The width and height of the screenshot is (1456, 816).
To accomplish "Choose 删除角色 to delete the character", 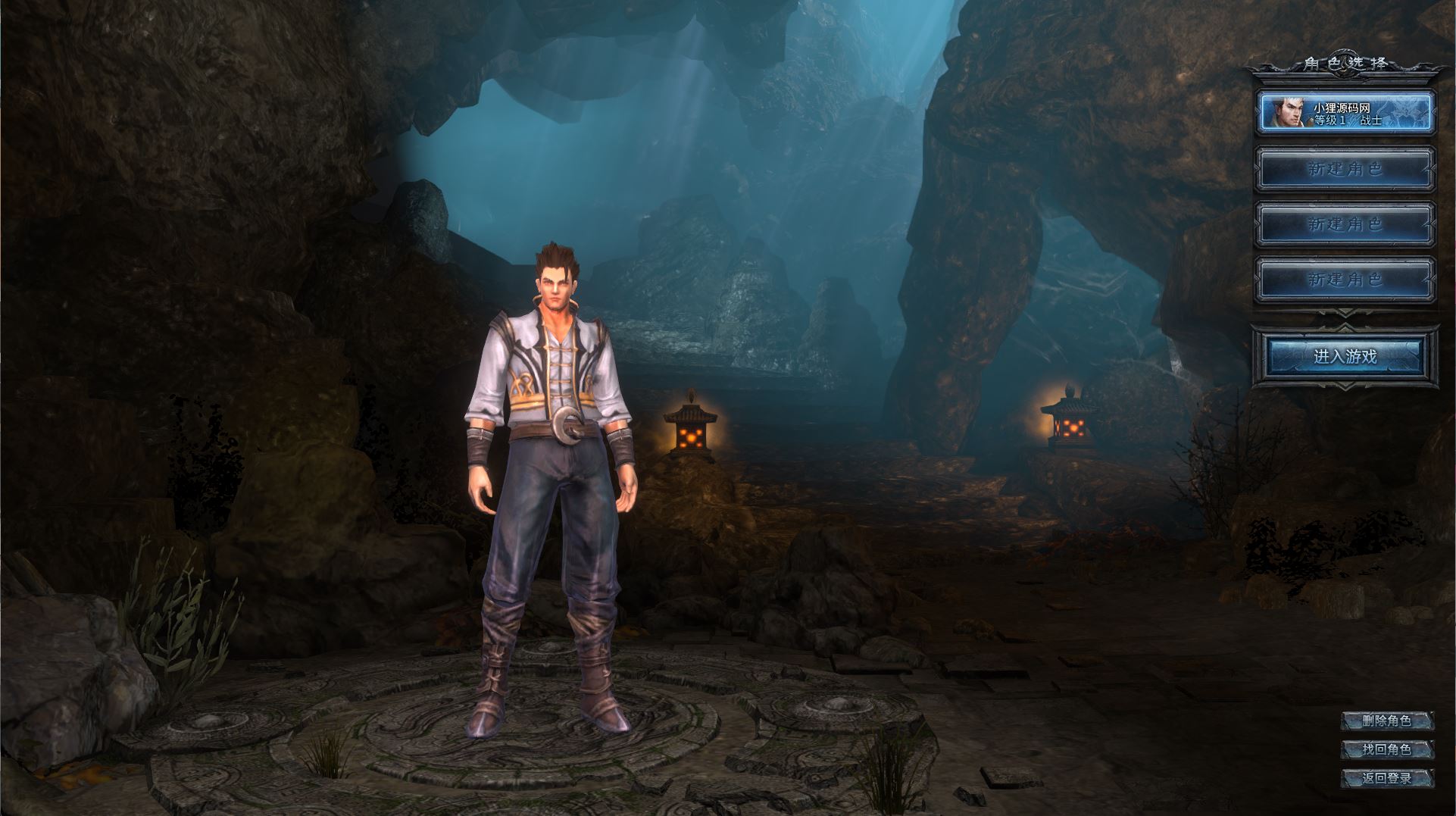I will 1386,721.
